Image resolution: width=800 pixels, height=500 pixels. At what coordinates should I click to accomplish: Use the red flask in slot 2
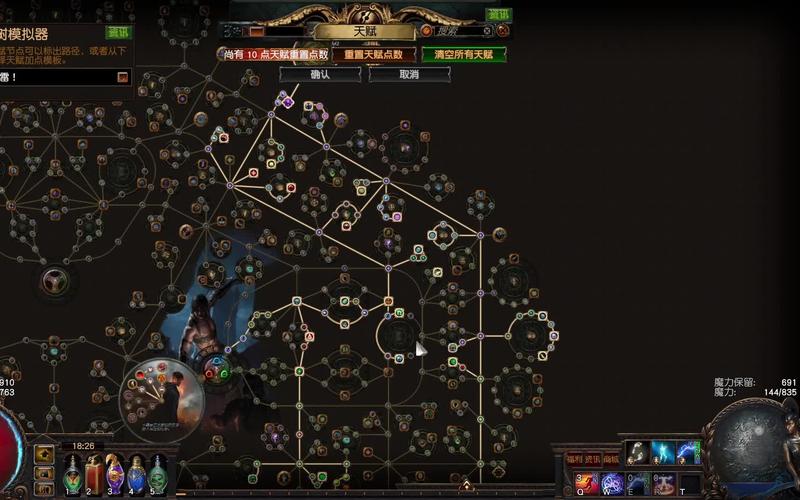[x=94, y=474]
